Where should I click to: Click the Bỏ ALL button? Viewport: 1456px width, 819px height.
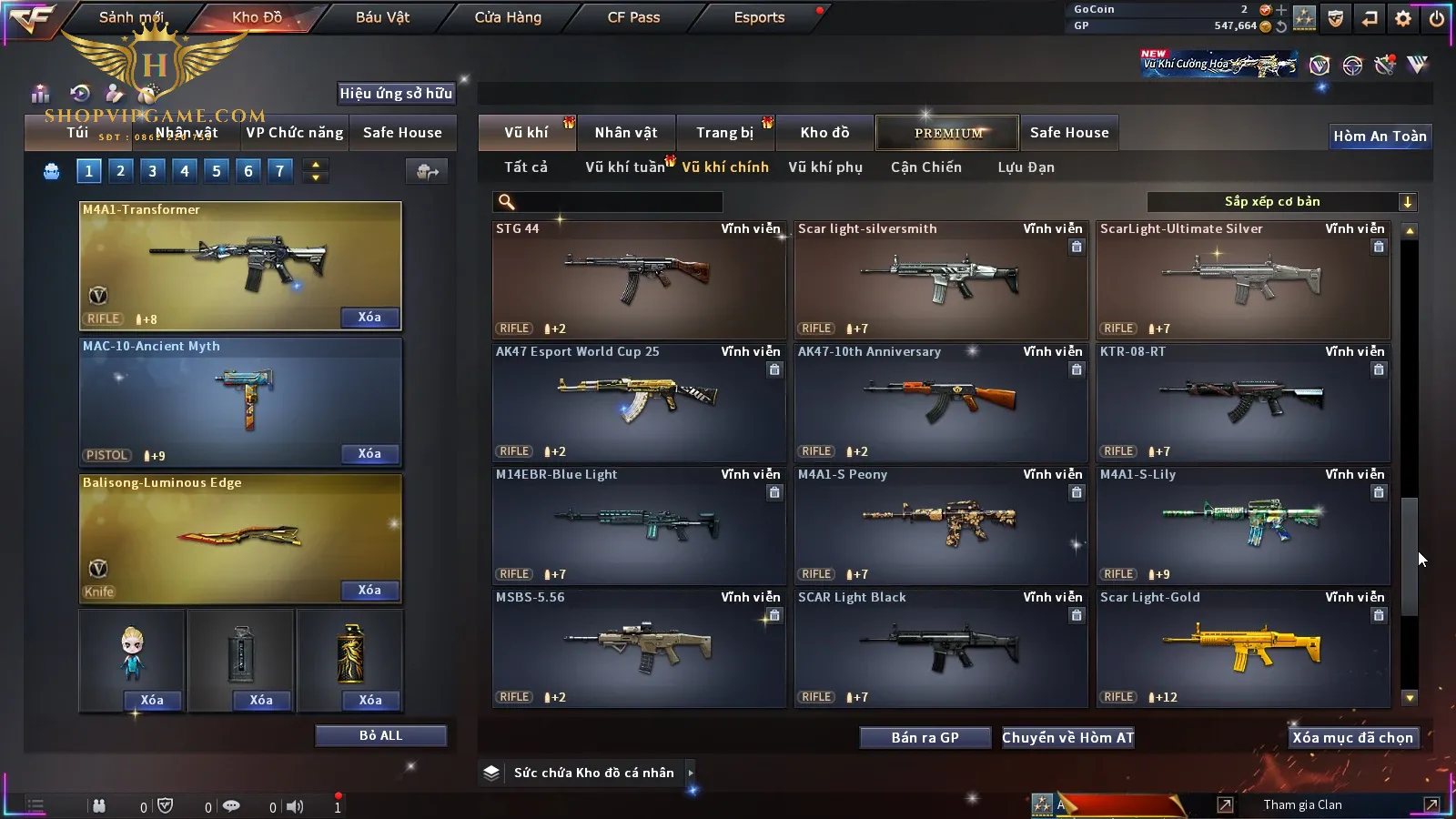[x=380, y=736]
